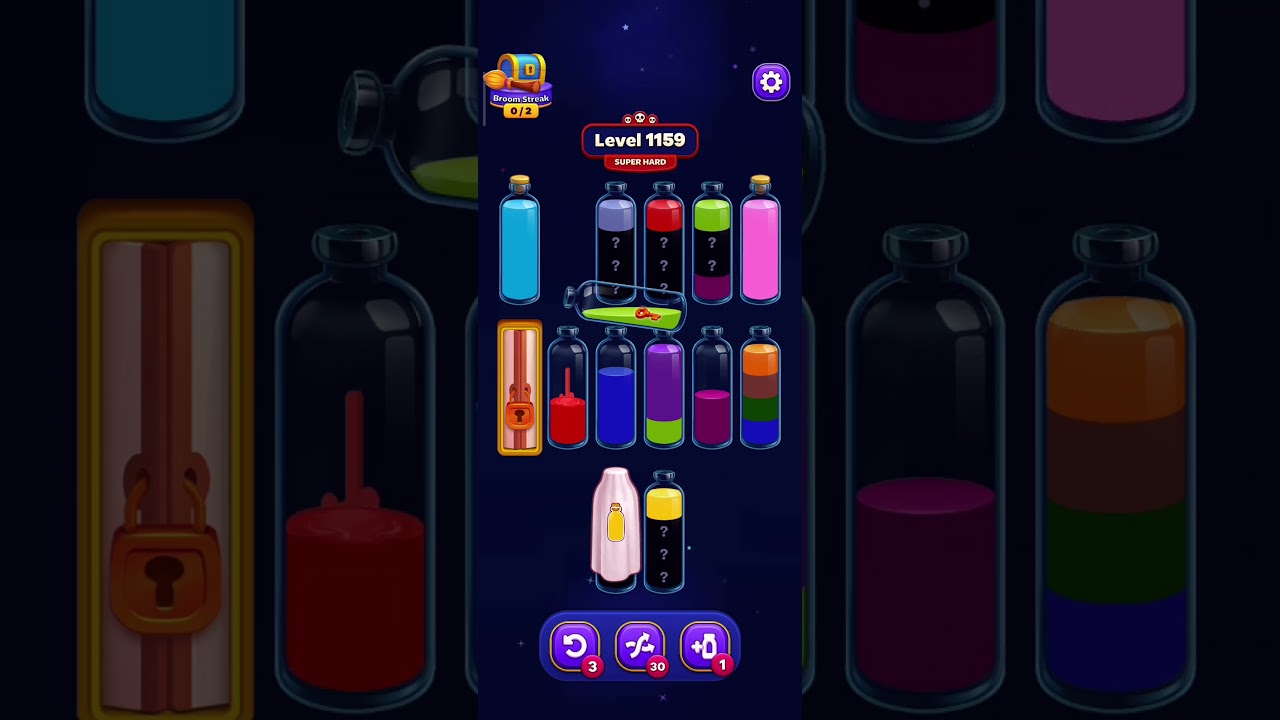This screenshot has width=1280, height=720.
Task: Tap the red counter badge on the undo button
Action: (592, 666)
